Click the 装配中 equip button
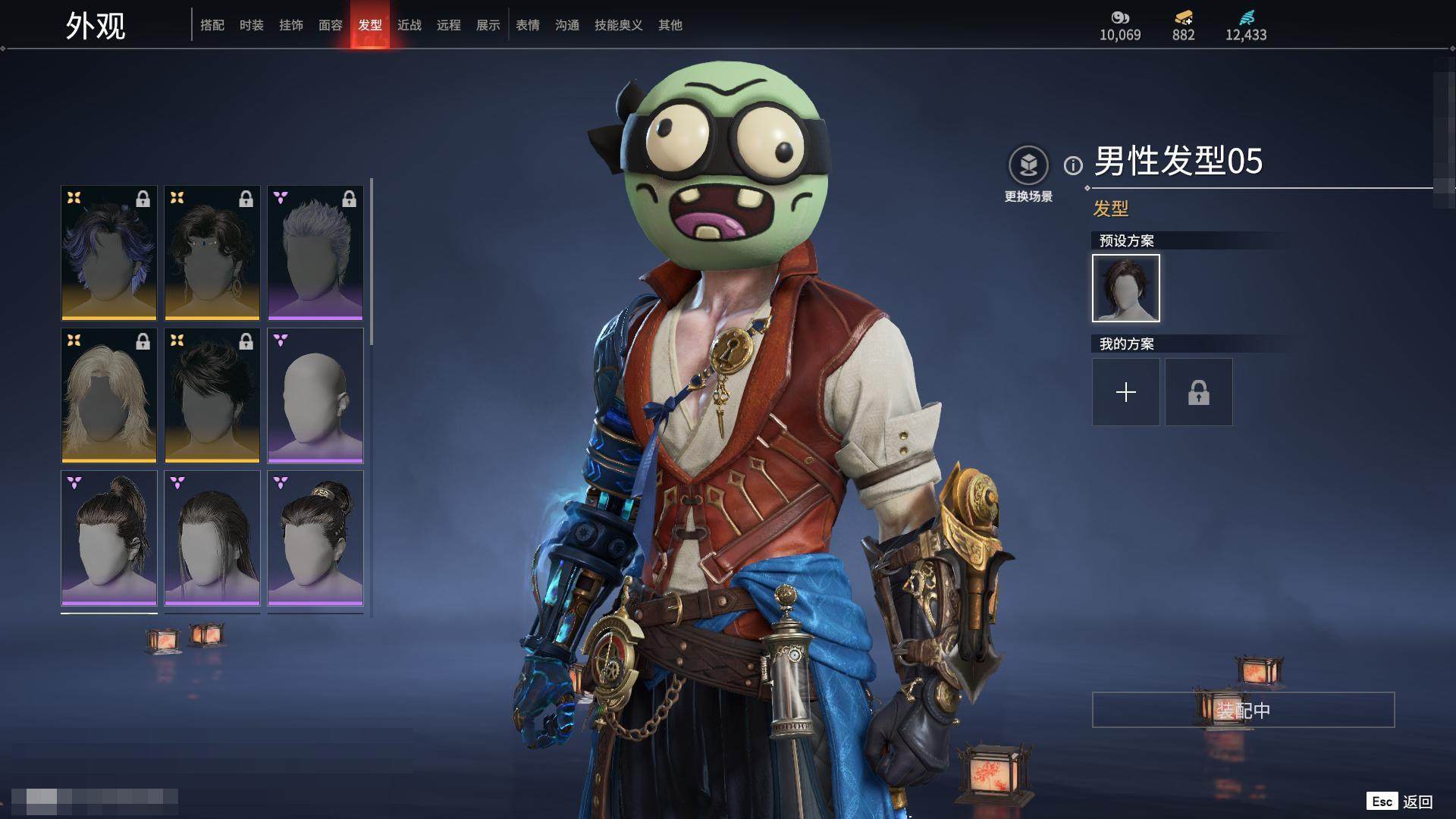 point(1243,710)
